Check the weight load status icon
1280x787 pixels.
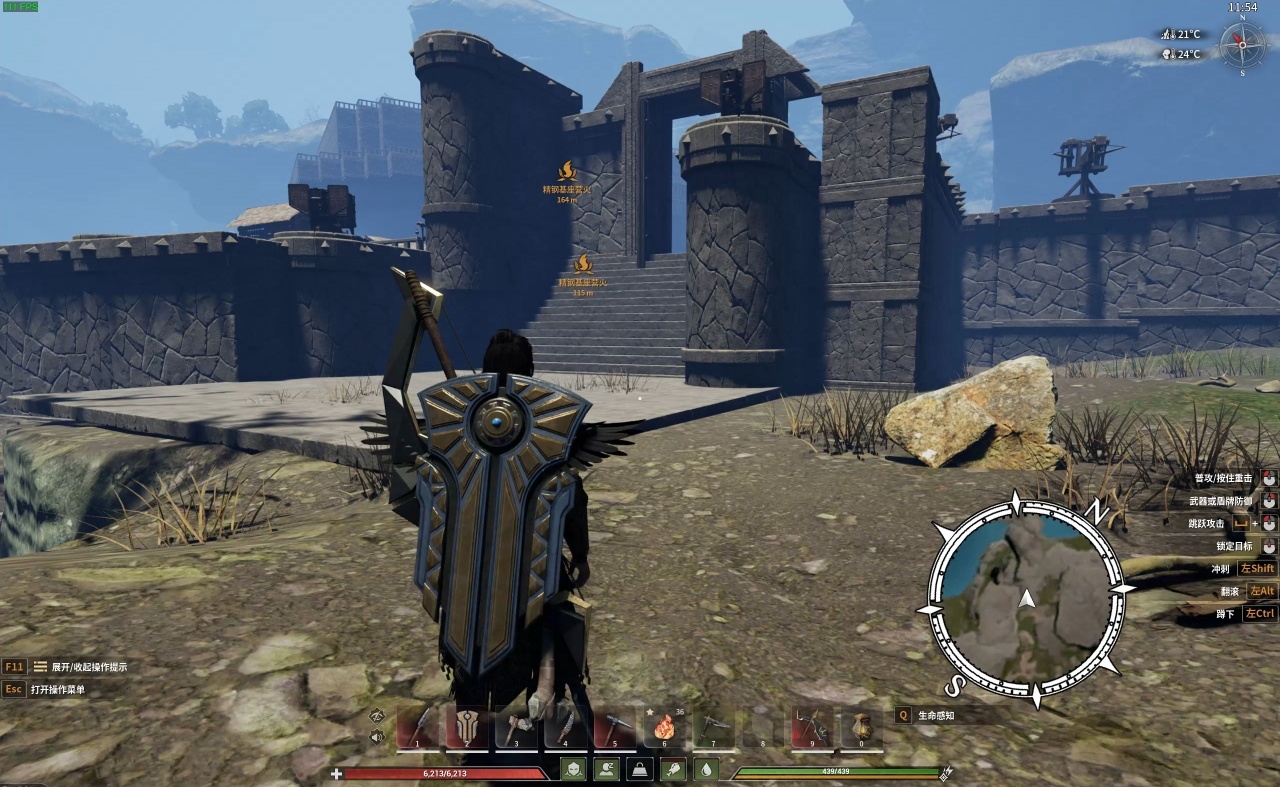coord(640,769)
